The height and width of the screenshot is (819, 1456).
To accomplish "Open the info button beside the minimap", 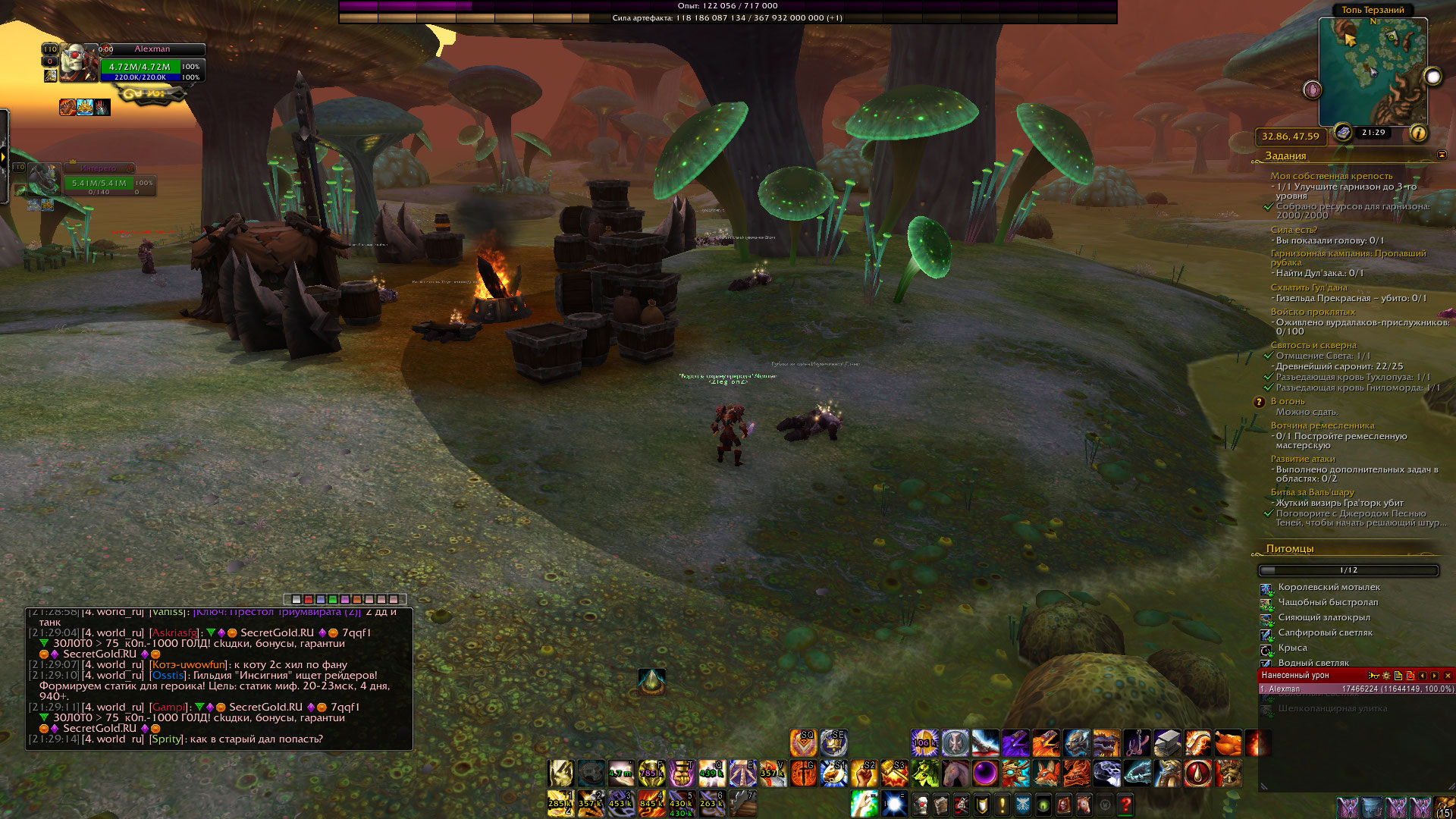I will click(1417, 133).
